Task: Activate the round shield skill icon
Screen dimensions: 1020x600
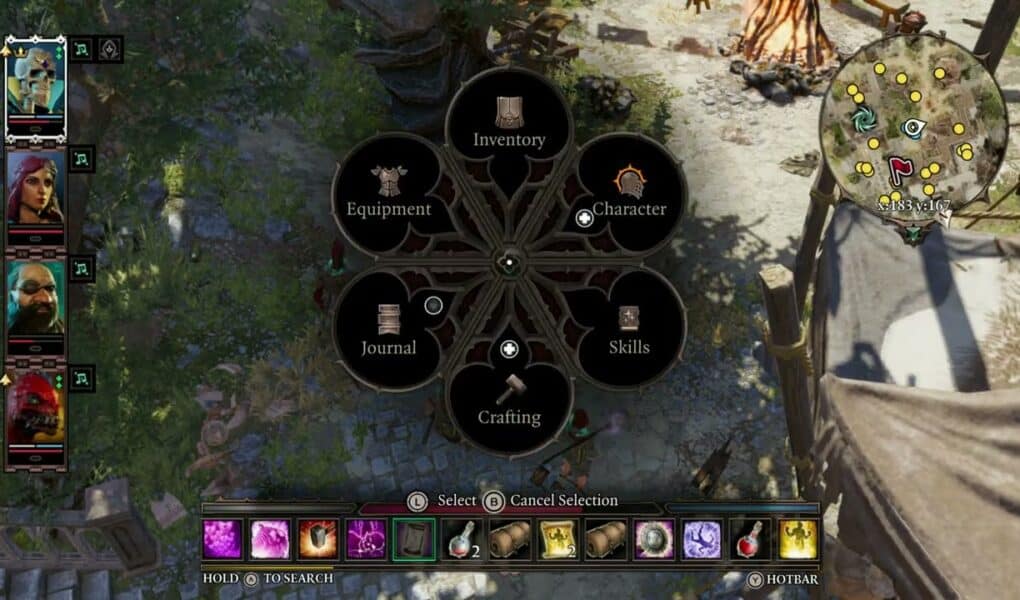Action: (x=654, y=539)
